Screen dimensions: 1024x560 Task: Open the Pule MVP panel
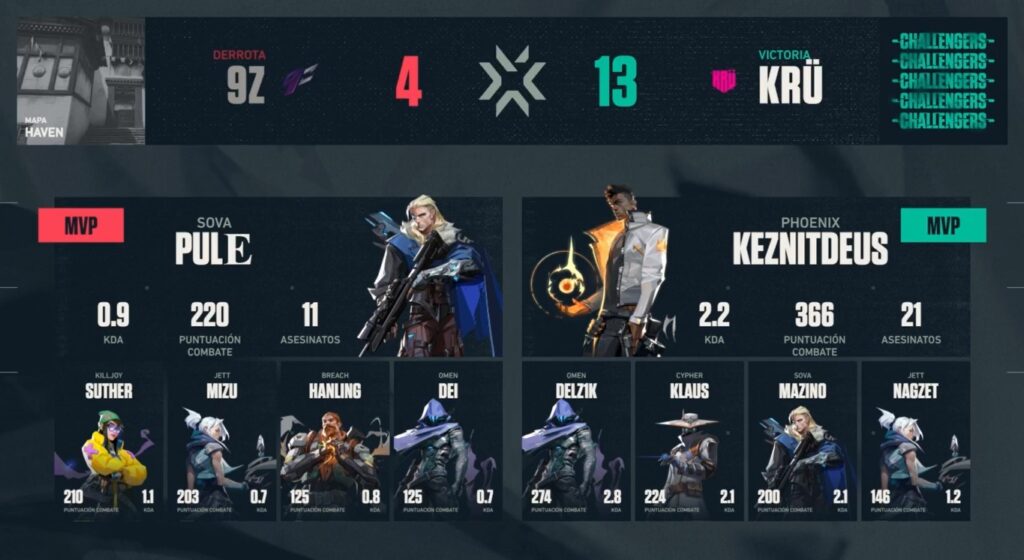278,277
